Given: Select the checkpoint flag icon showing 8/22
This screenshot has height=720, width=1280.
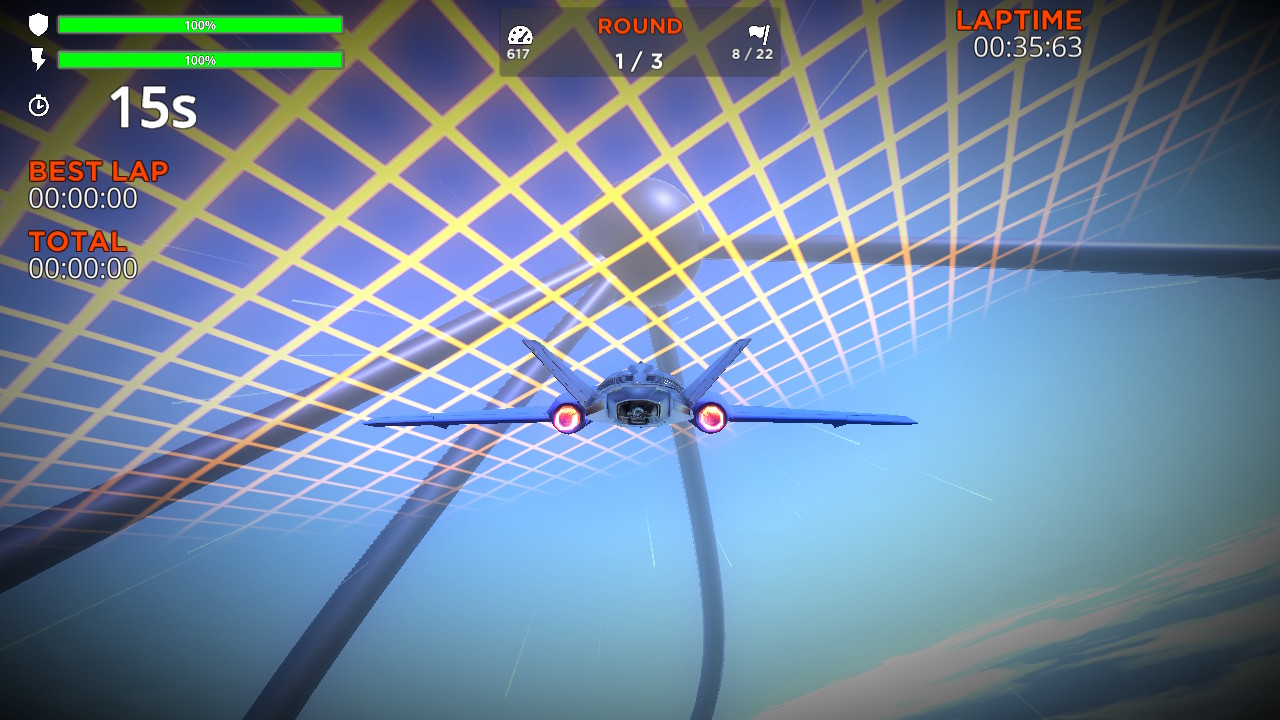Looking at the screenshot, I should point(758,33).
